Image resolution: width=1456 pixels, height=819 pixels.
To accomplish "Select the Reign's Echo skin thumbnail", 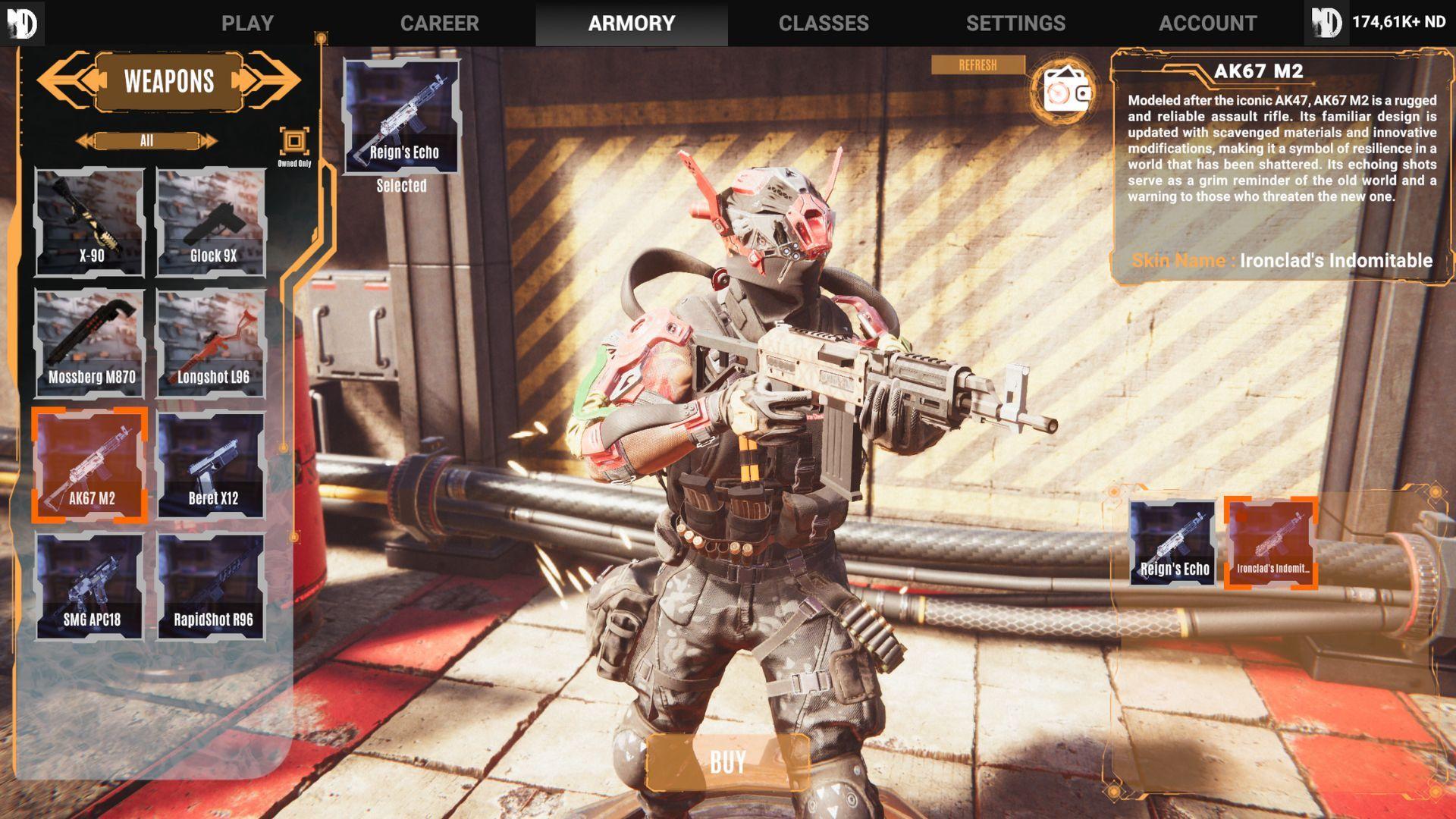I will pyautogui.click(x=1173, y=543).
